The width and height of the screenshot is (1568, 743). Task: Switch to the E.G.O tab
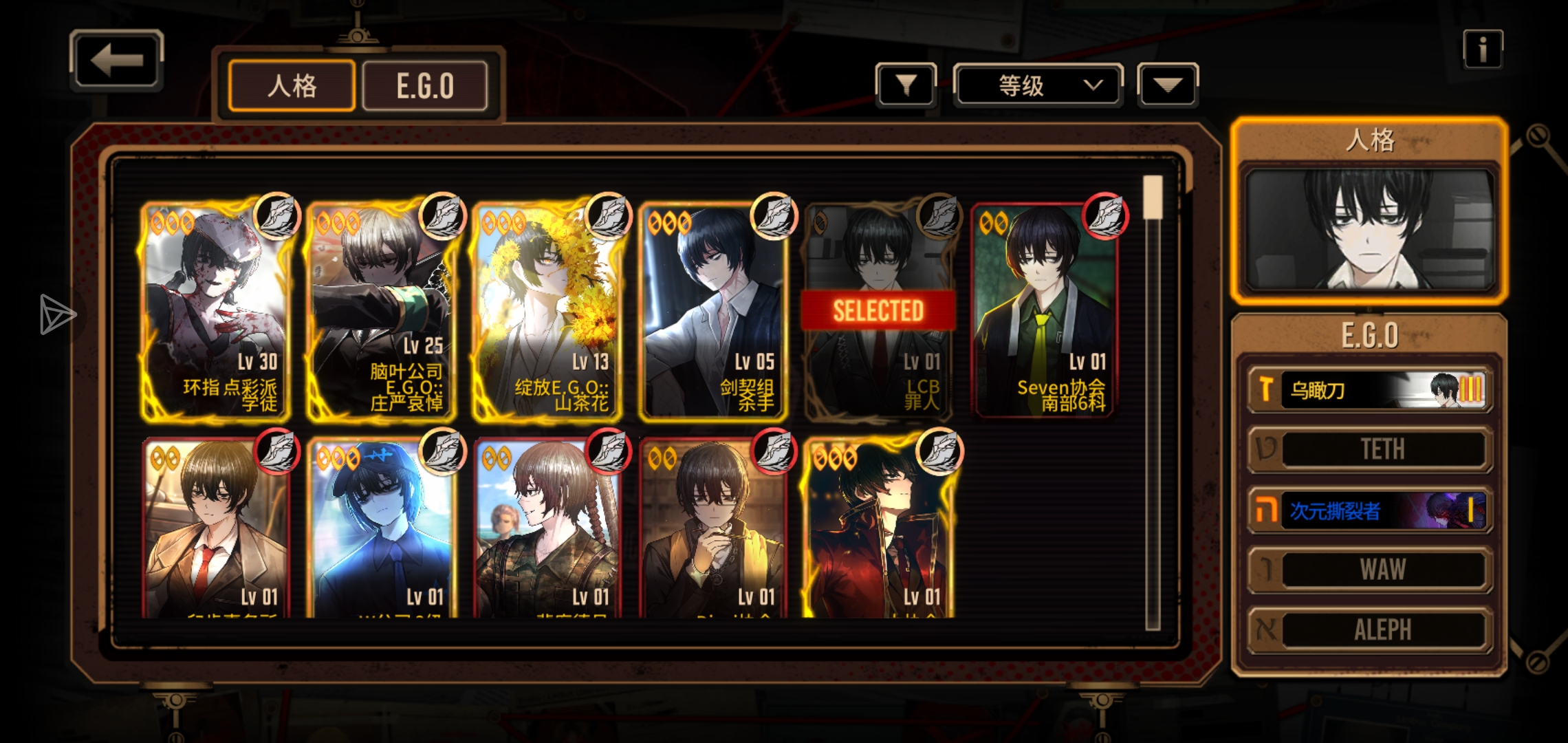[x=425, y=86]
